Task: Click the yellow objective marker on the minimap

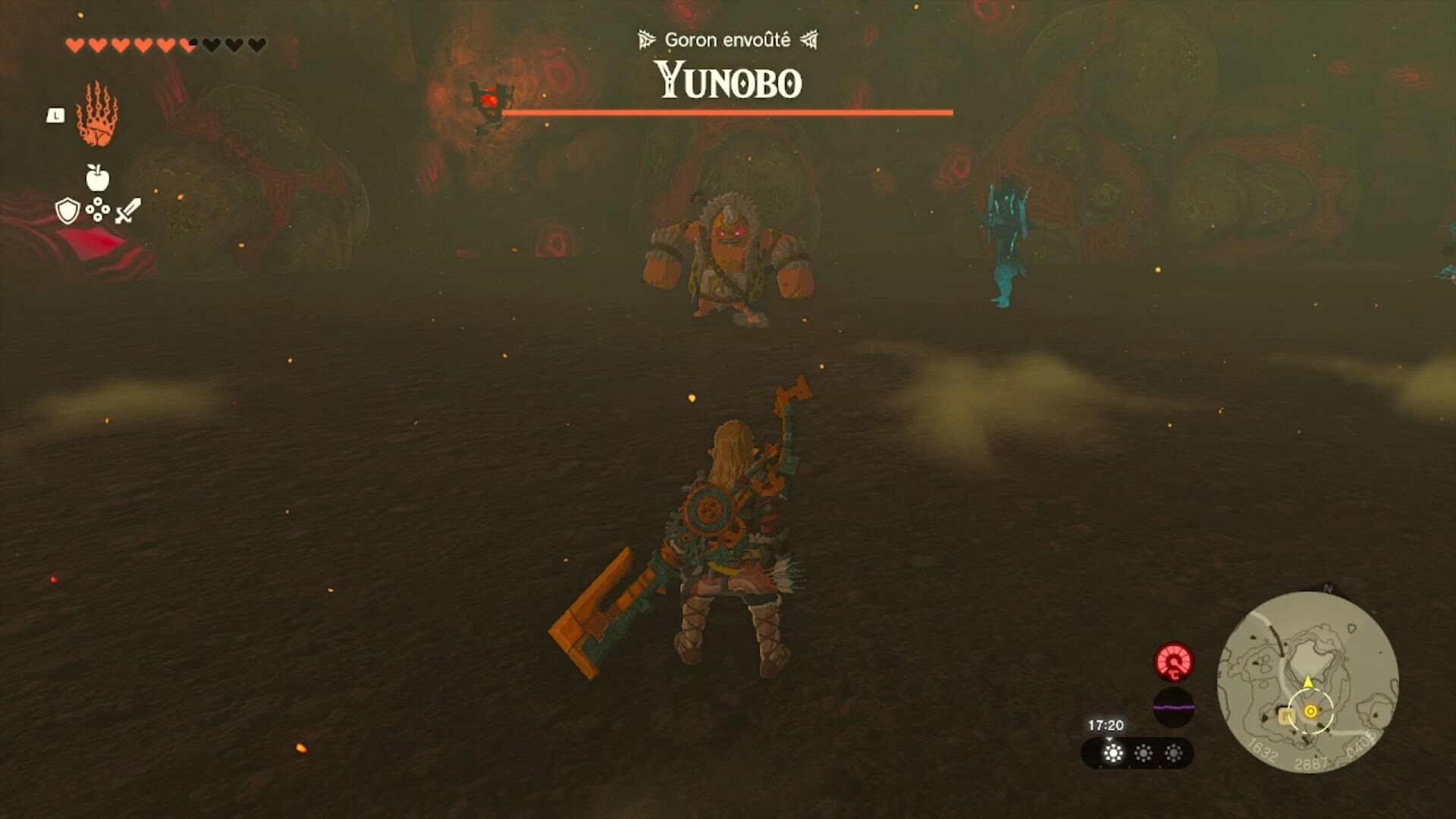Action: [x=1310, y=711]
